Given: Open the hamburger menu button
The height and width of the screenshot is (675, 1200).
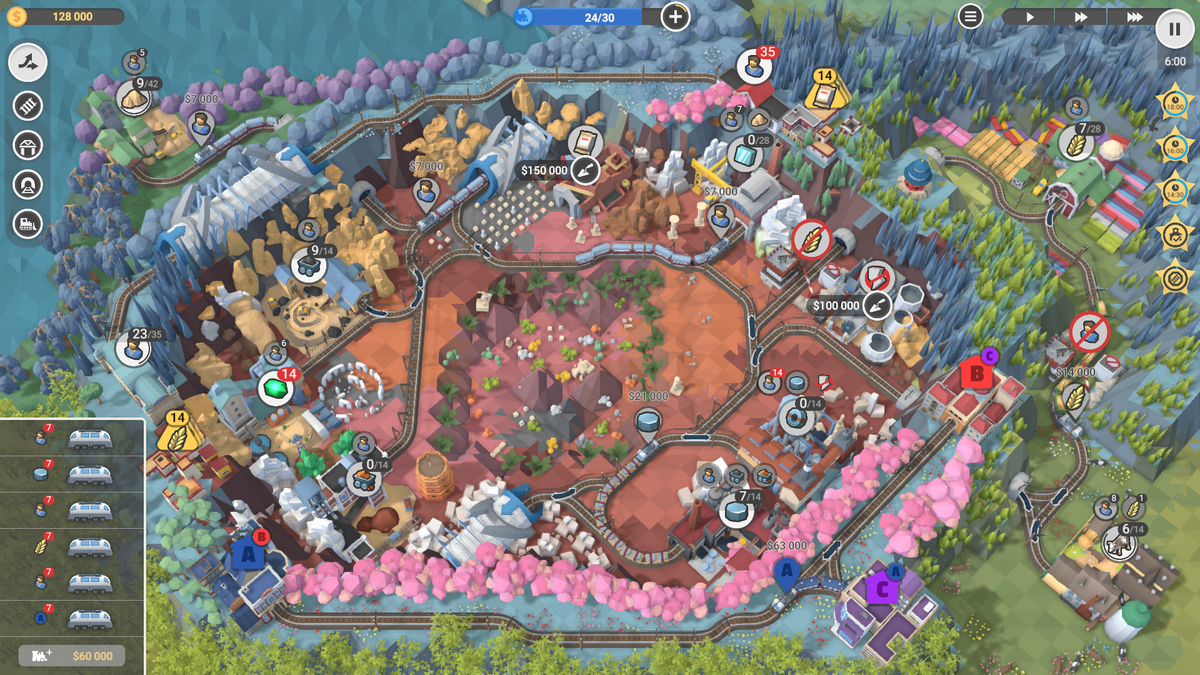Looking at the screenshot, I should pyautogui.click(x=970, y=16).
